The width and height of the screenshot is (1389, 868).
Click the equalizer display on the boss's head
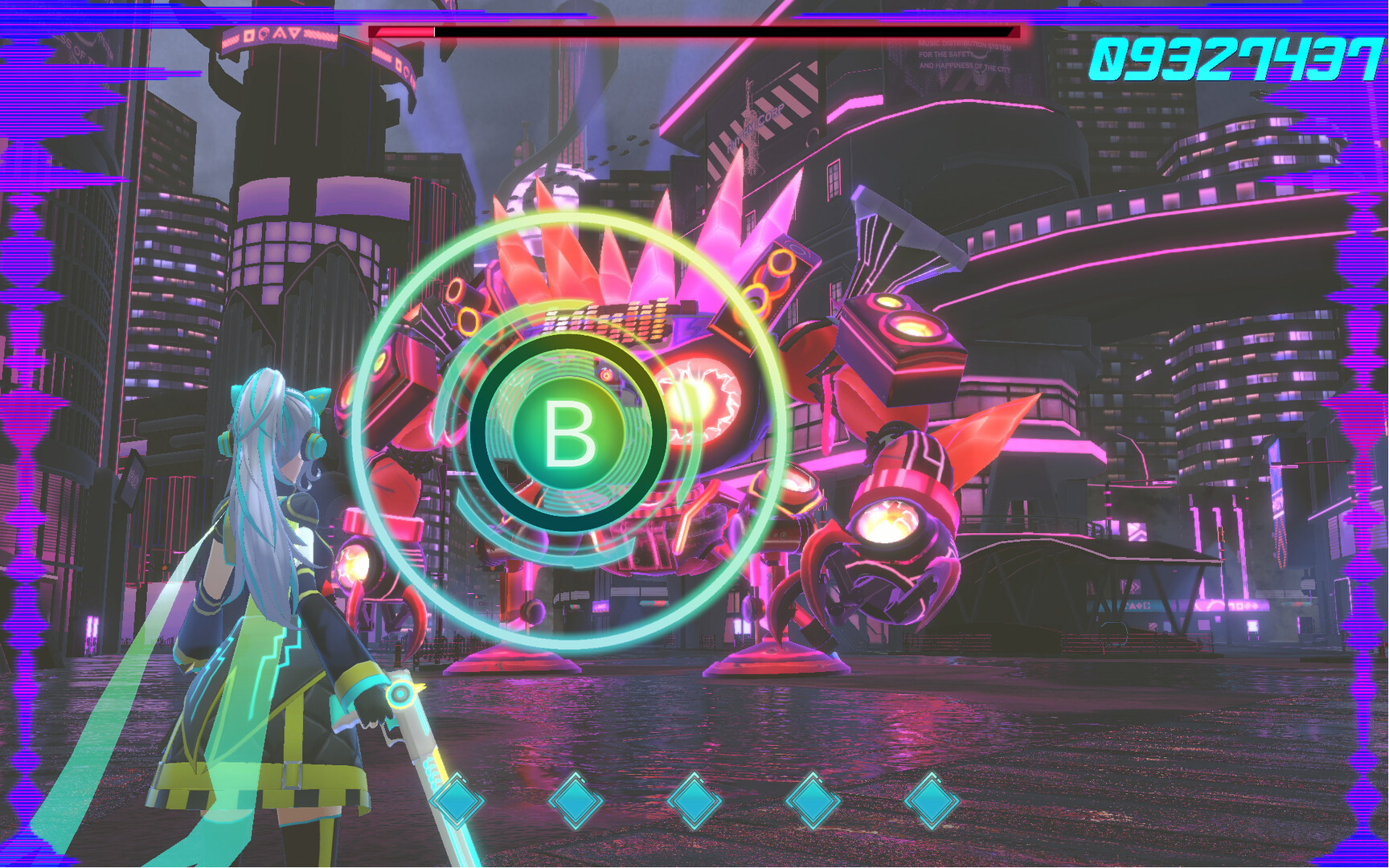tap(603, 318)
